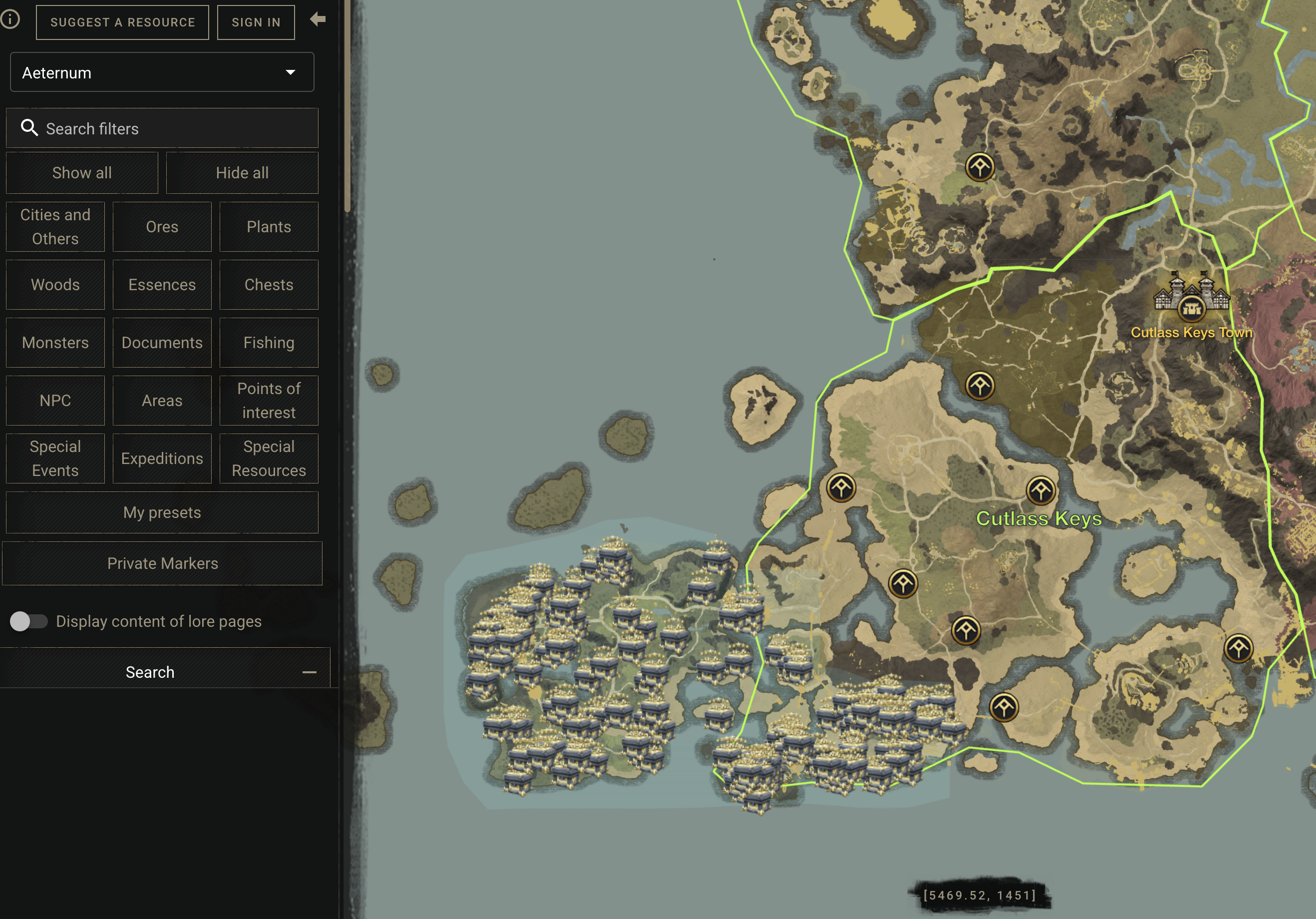Viewport: 1316px width, 919px height.
Task: Open Private Markers
Action: click(162, 563)
